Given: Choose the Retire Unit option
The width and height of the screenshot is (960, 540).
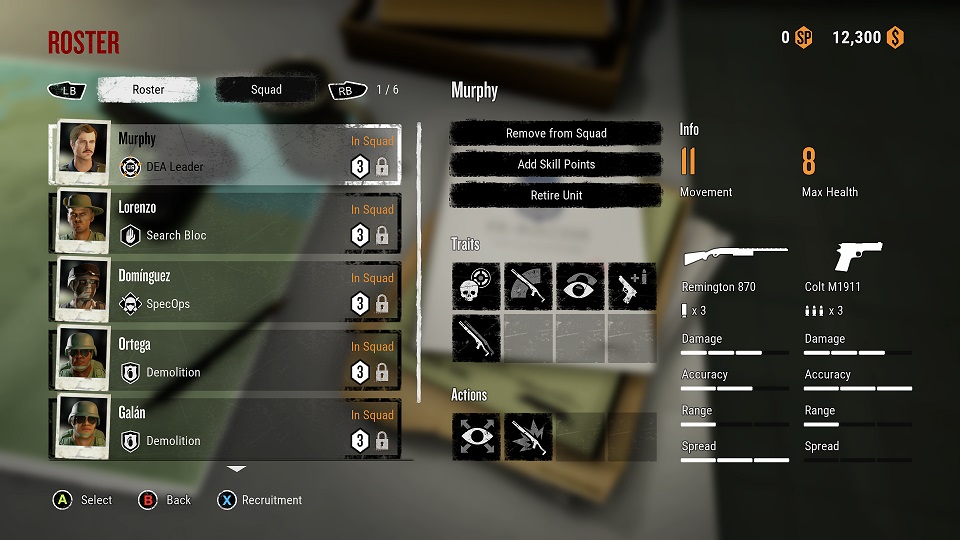Looking at the screenshot, I should 556,195.
